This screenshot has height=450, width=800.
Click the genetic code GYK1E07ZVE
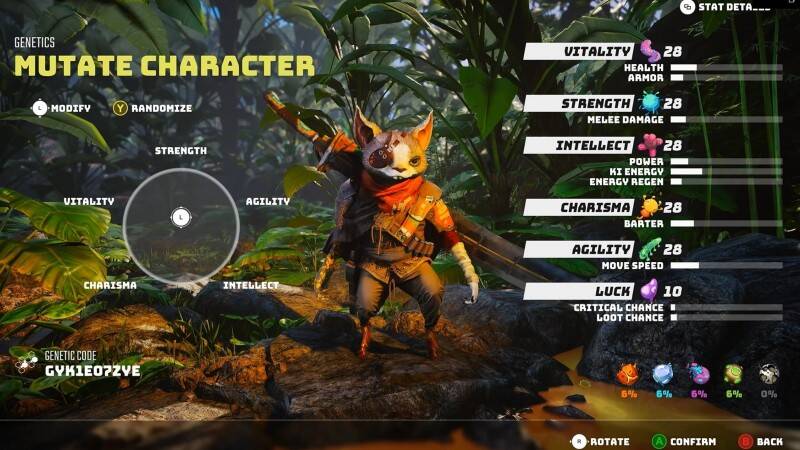point(92,370)
